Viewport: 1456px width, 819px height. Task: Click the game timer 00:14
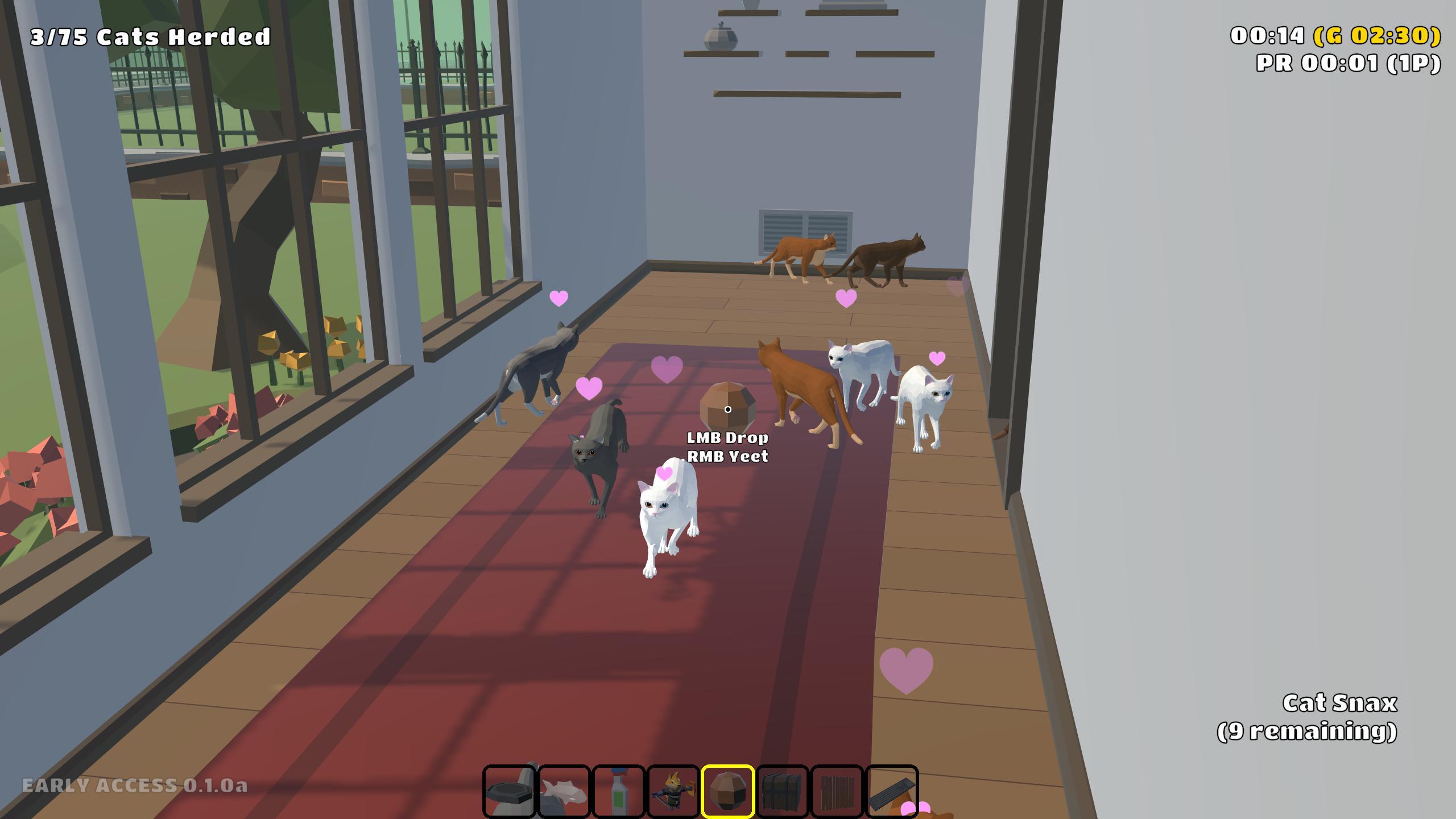coord(1268,35)
